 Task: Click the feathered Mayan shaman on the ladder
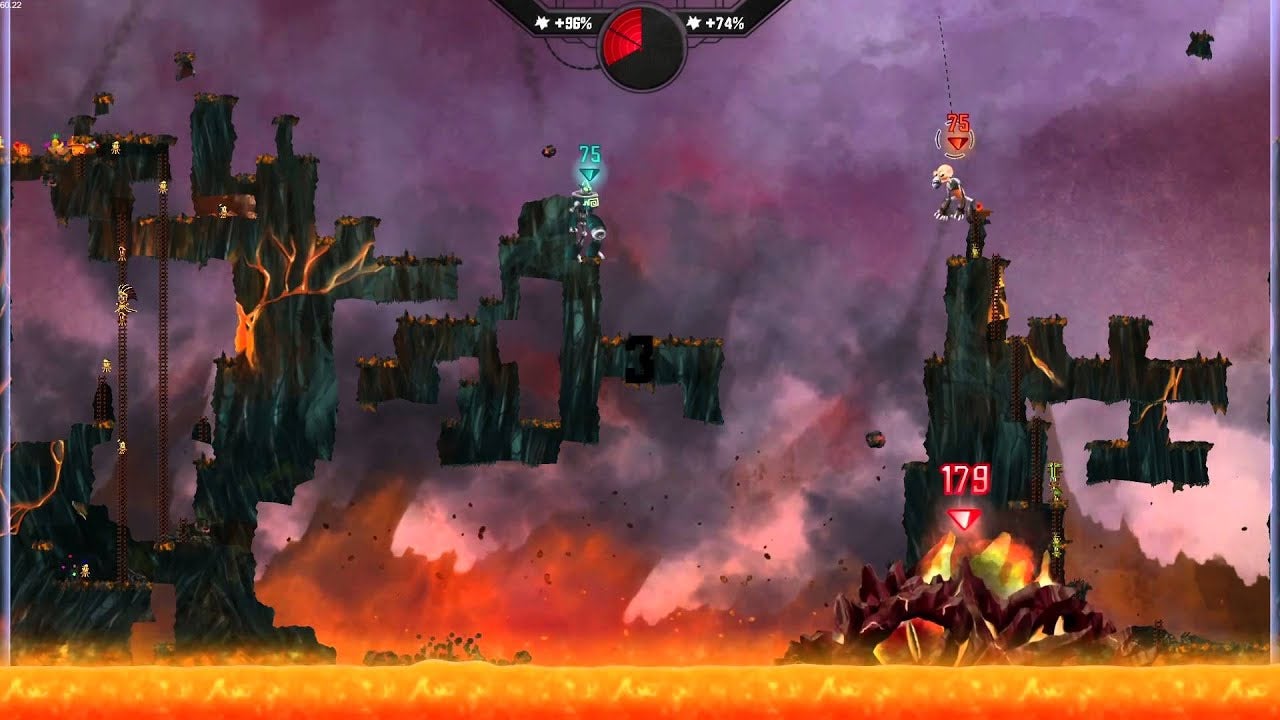125,298
